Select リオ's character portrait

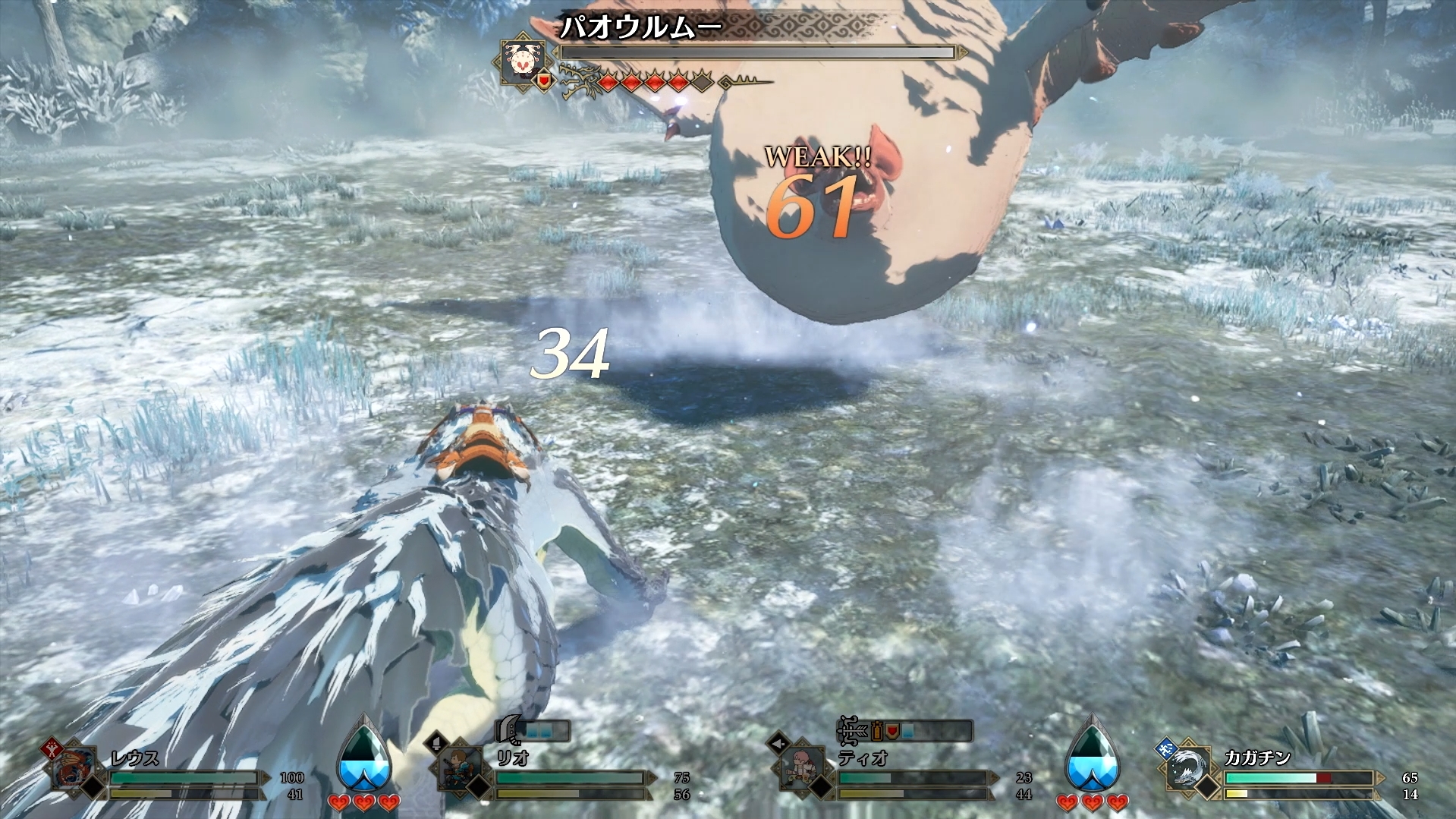tap(461, 768)
